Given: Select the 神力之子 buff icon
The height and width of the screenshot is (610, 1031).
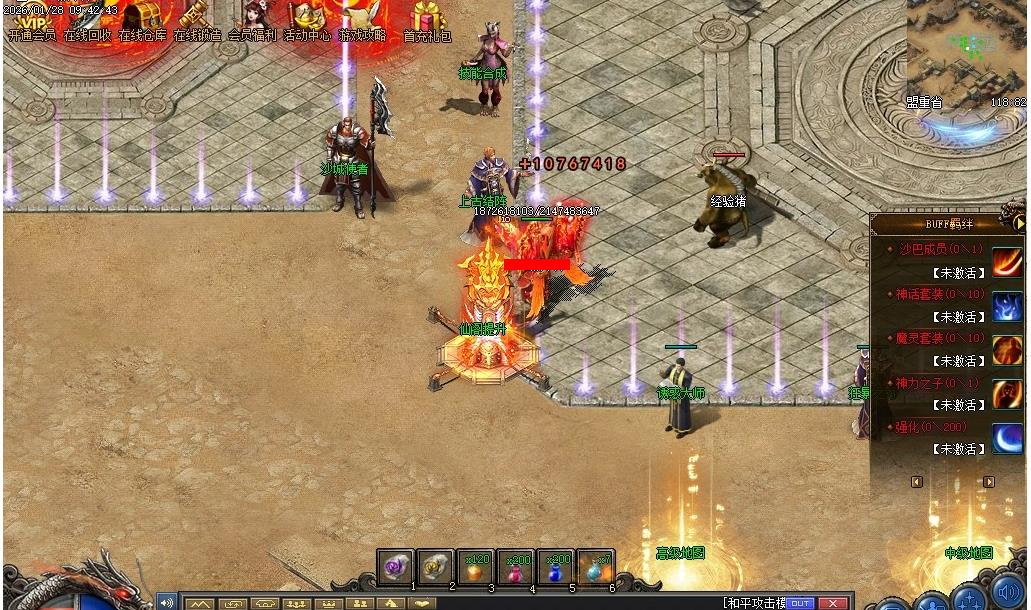Looking at the screenshot, I should pyautogui.click(x=1007, y=395).
